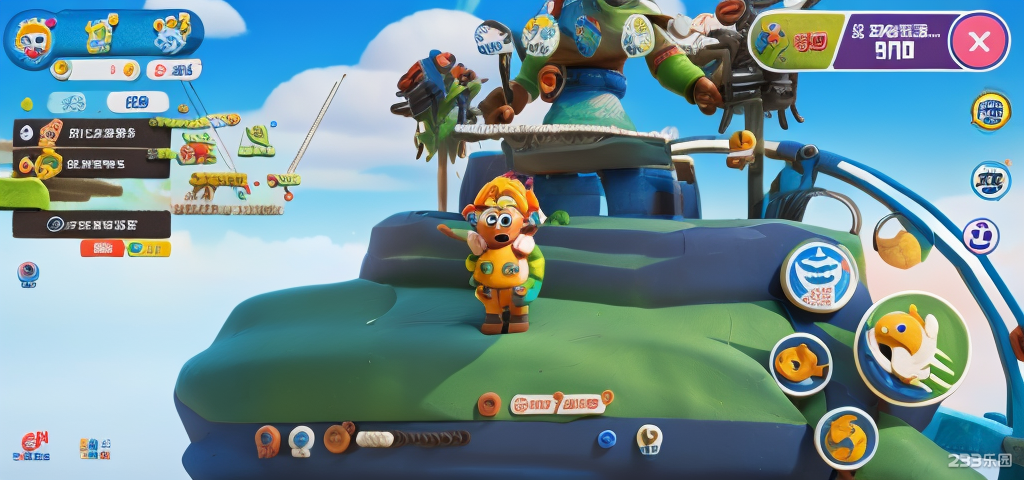Select the dark list row with the yellow ring icon
The width and height of the screenshot is (1024, 480).
(x=92, y=163)
